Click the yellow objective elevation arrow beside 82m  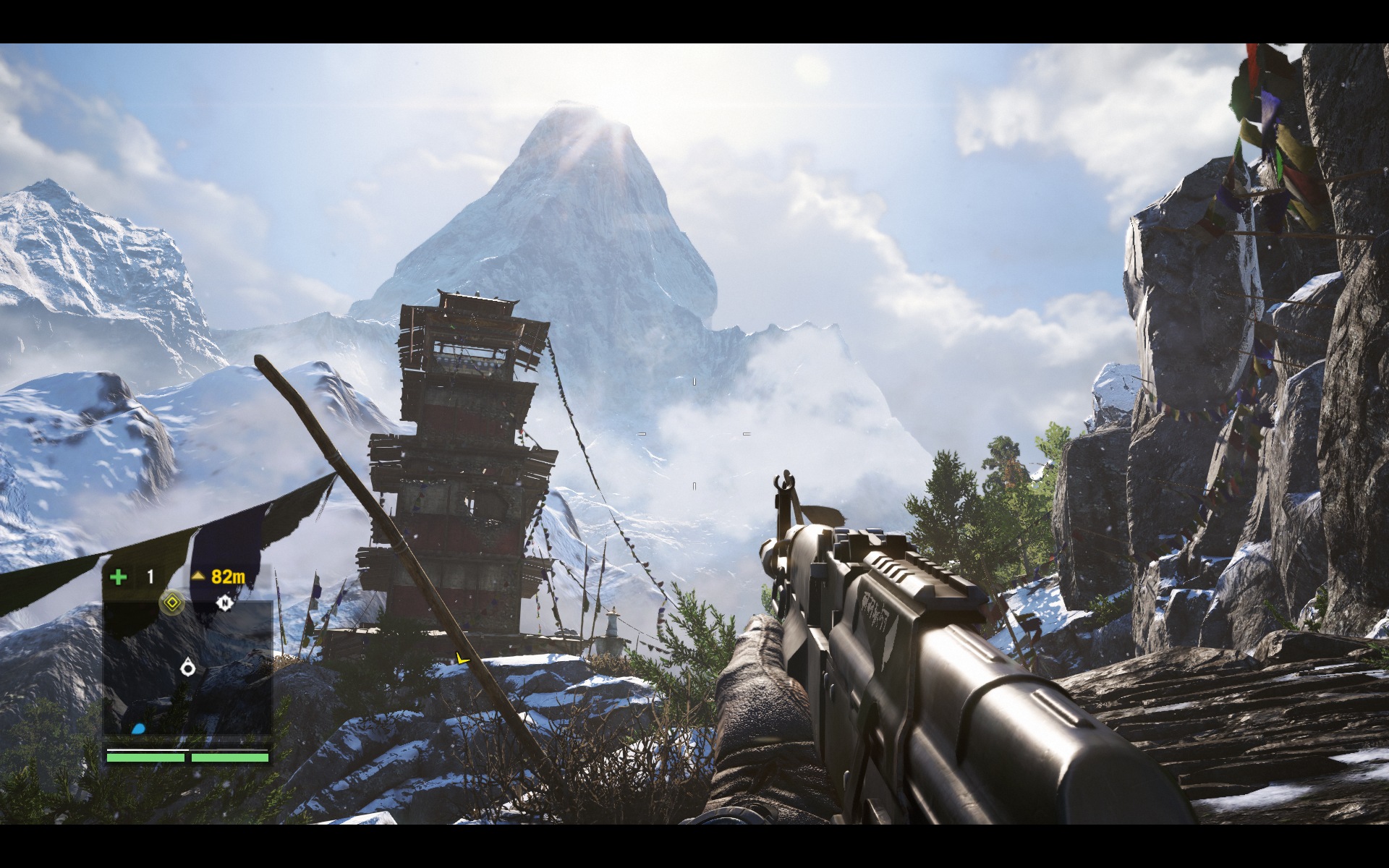198,576
